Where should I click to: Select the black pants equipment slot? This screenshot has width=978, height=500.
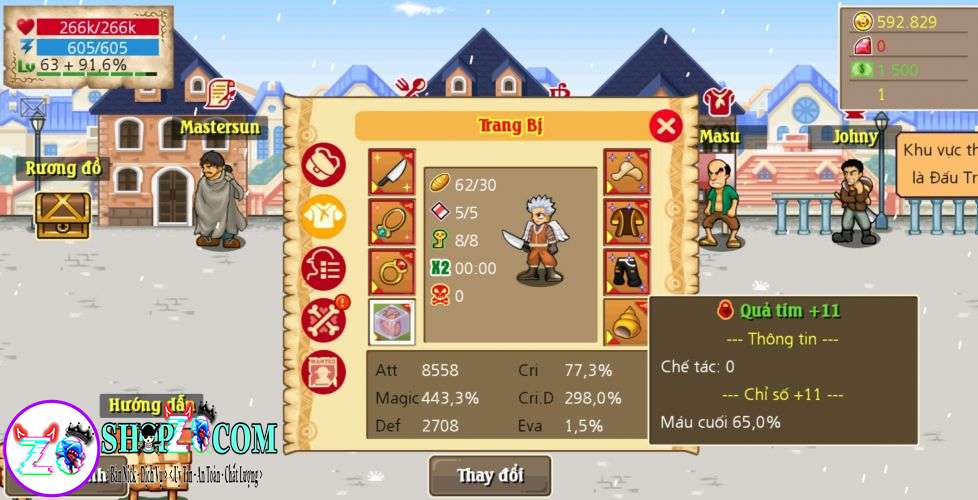point(627,271)
